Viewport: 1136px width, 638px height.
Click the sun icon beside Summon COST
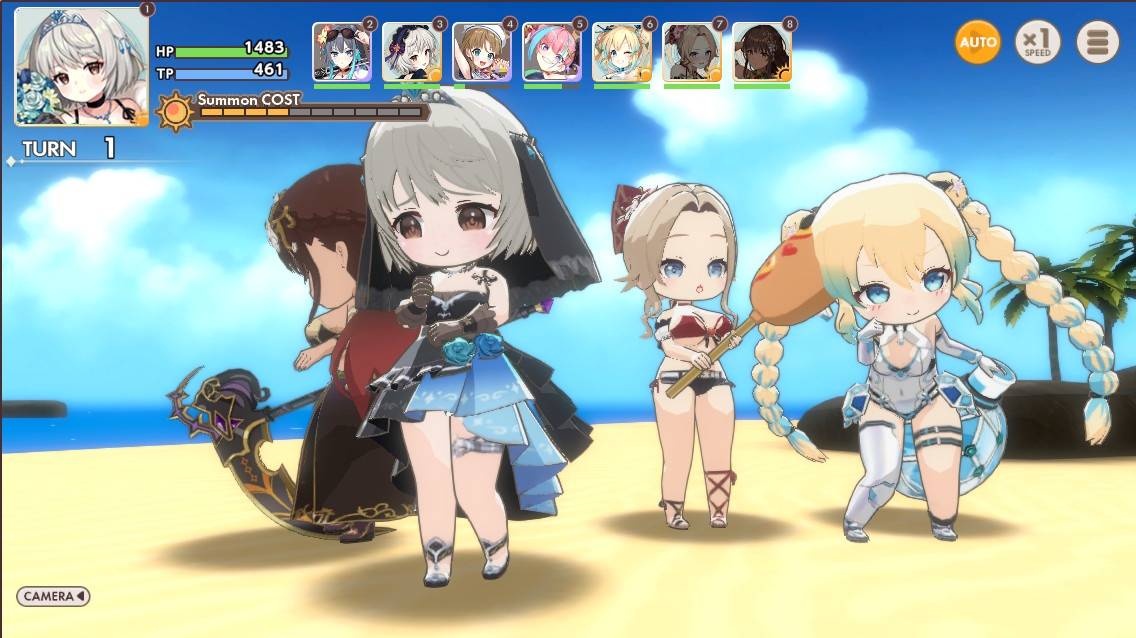point(175,110)
